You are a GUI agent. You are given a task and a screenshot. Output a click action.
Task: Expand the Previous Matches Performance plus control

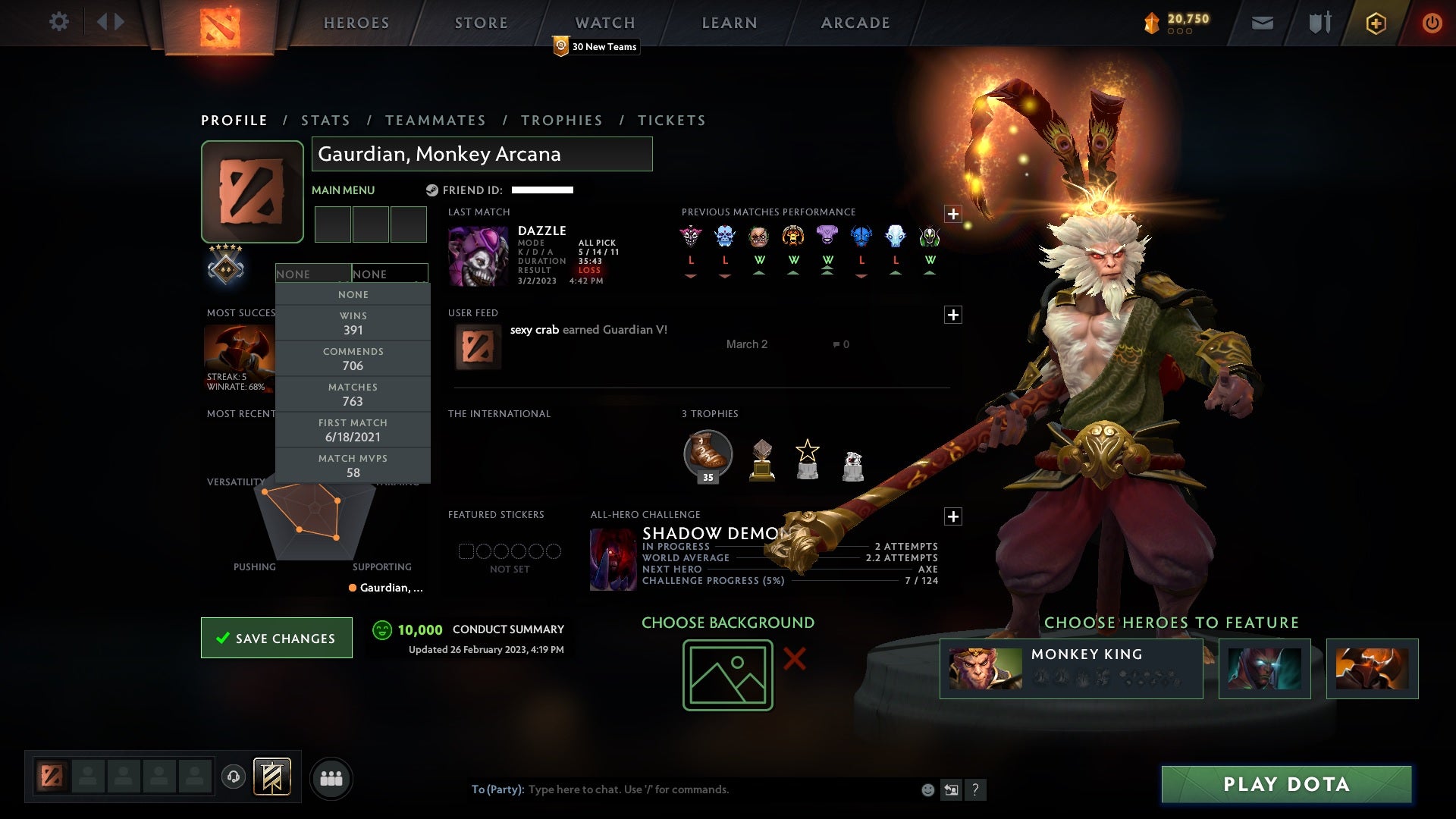coord(953,215)
